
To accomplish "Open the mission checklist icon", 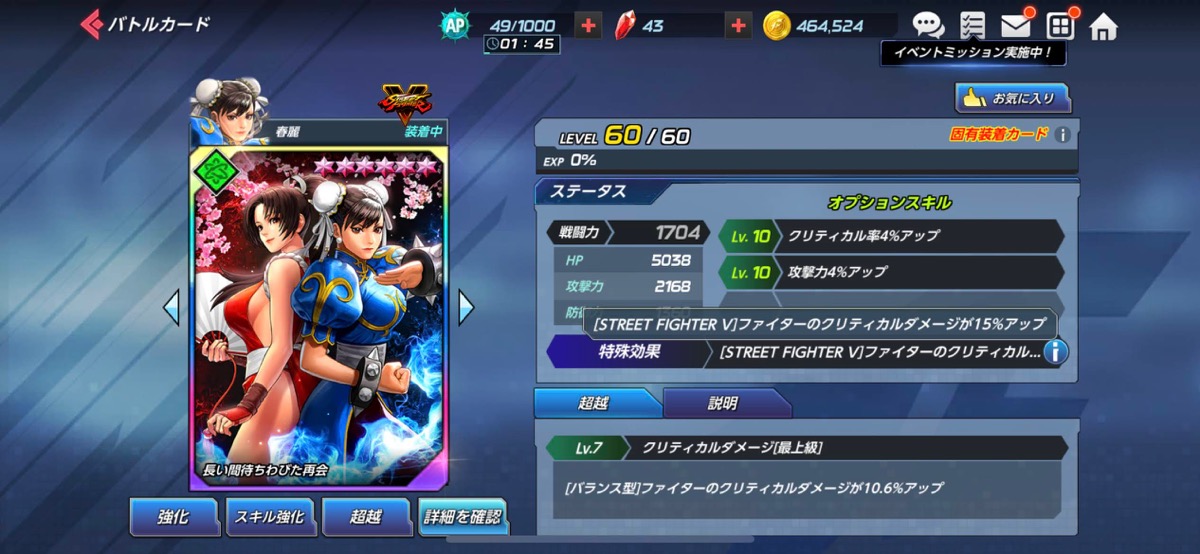I will point(971,25).
